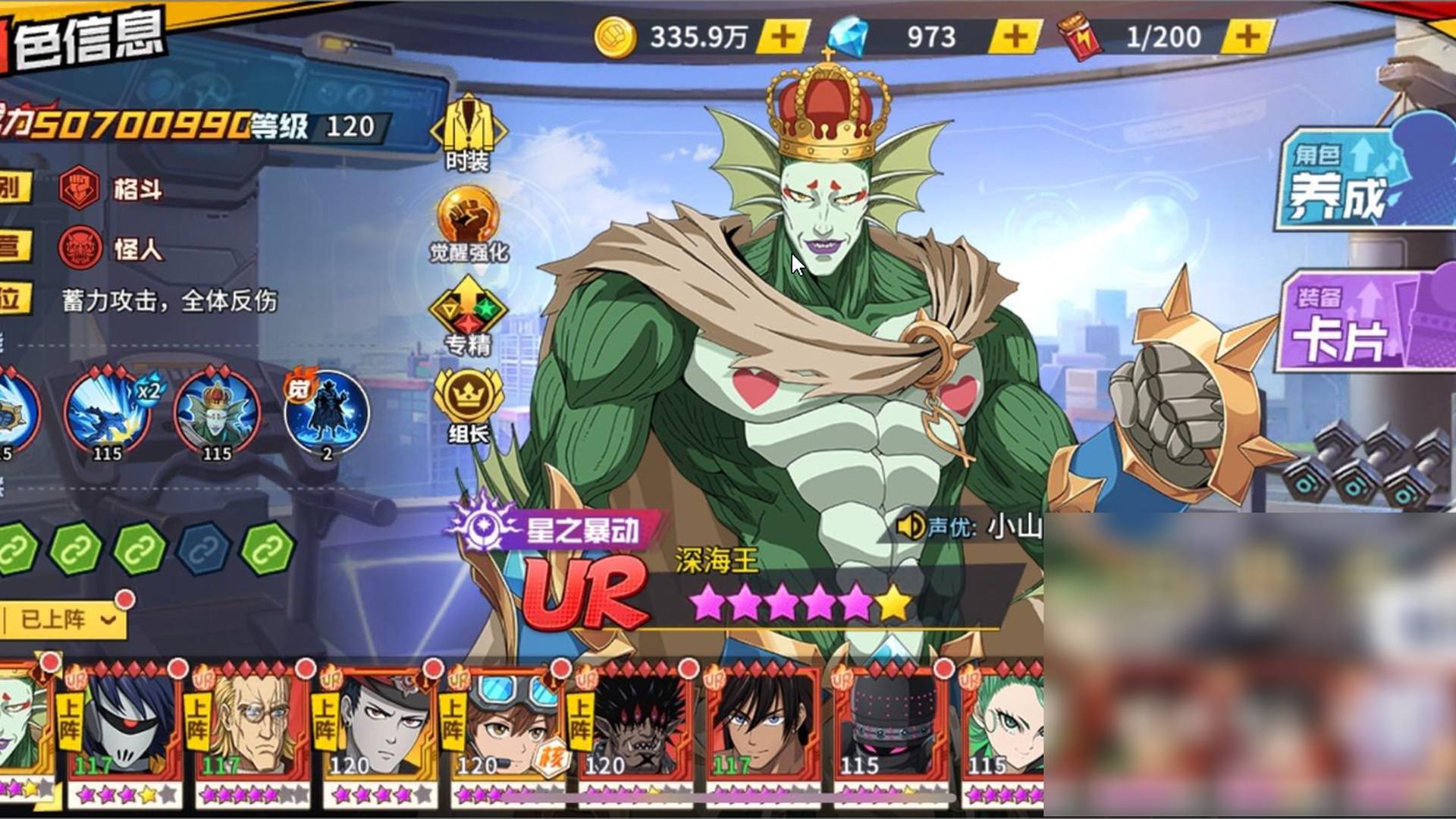Image resolution: width=1456 pixels, height=819 pixels.
Task: Open the 时装 costume menu
Action: click(468, 133)
